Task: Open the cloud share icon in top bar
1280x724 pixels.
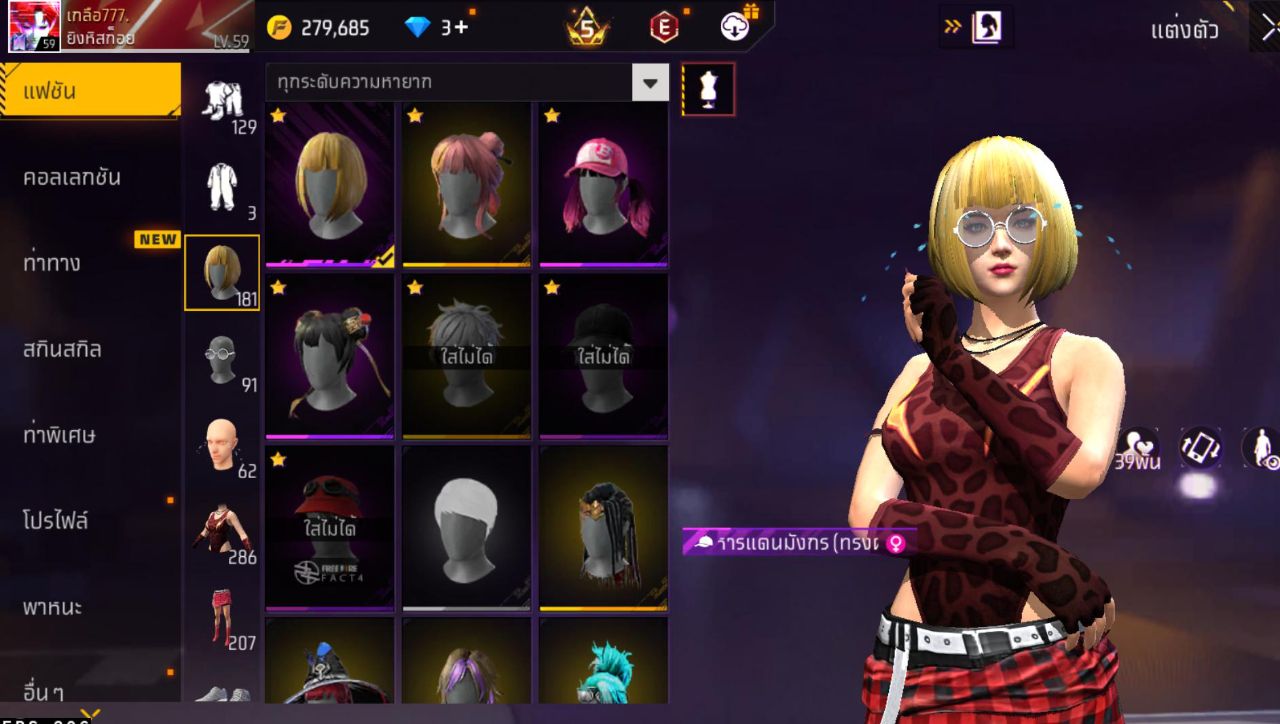Action: [735, 26]
